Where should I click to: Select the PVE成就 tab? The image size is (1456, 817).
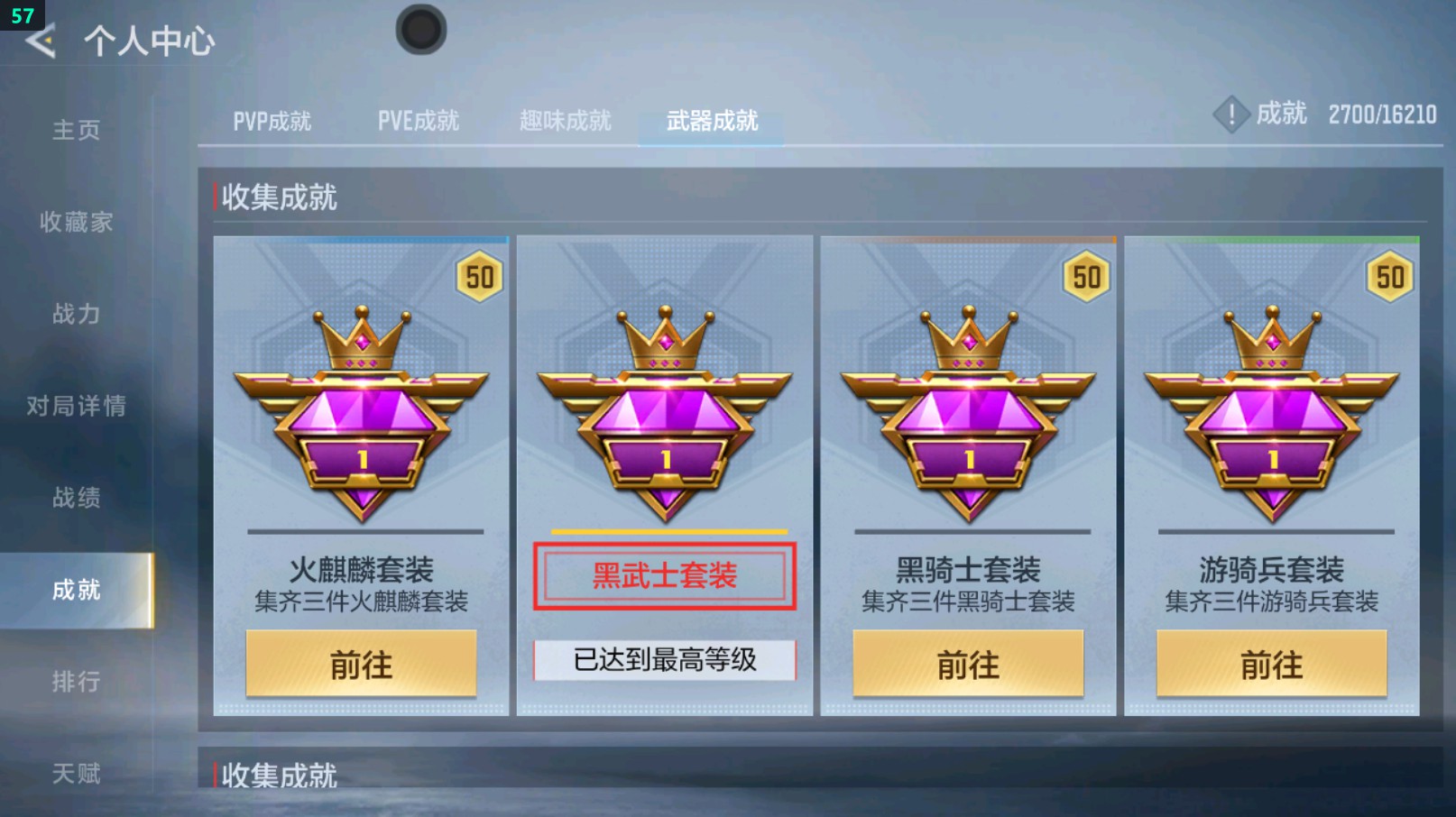click(419, 120)
